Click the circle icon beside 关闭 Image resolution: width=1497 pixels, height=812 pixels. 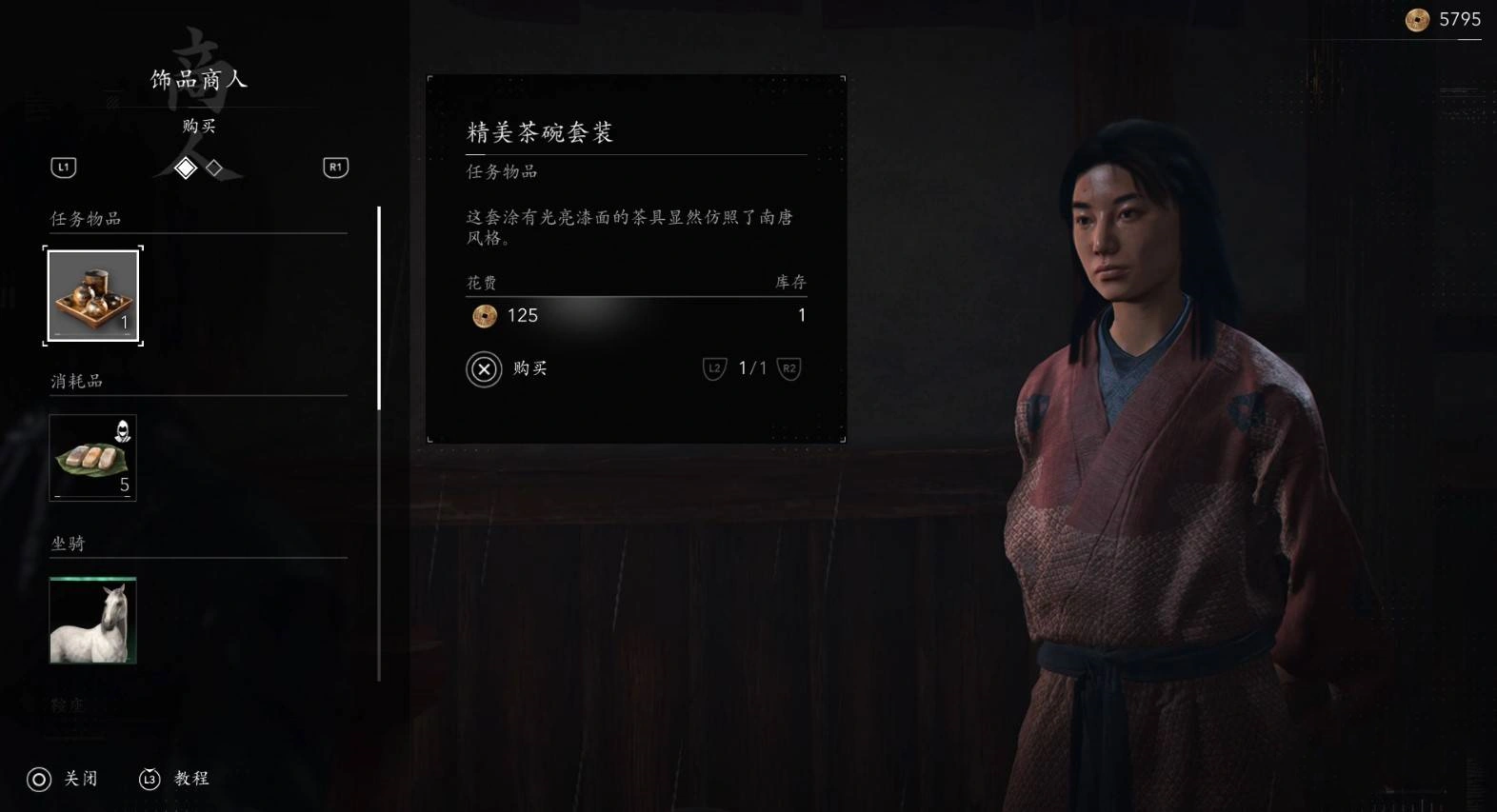(38, 779)
